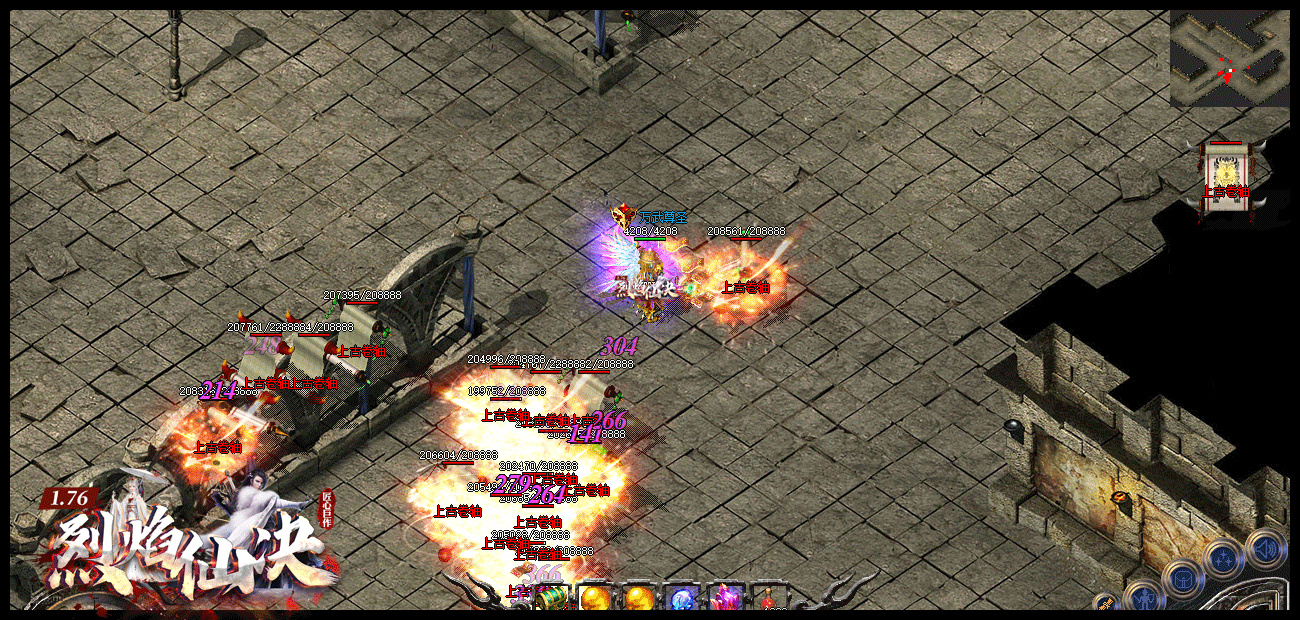Toggle sound with the speaker button

(1265, 548)
